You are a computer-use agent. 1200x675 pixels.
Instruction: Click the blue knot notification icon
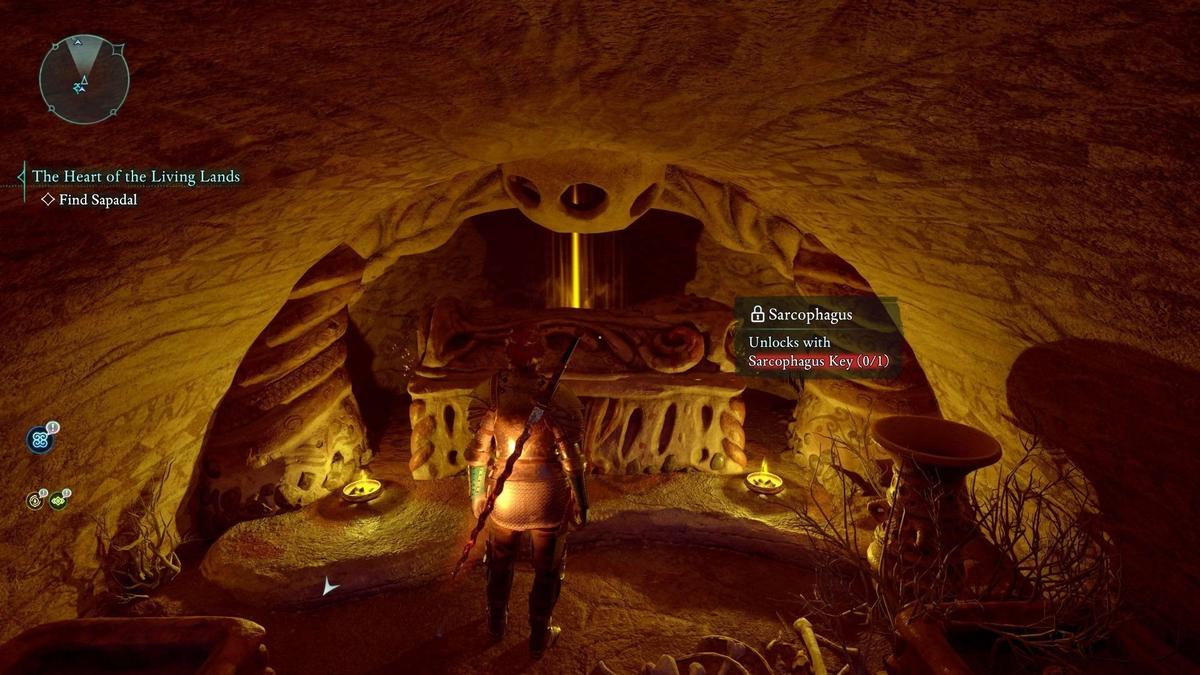[x=40, y=439]
